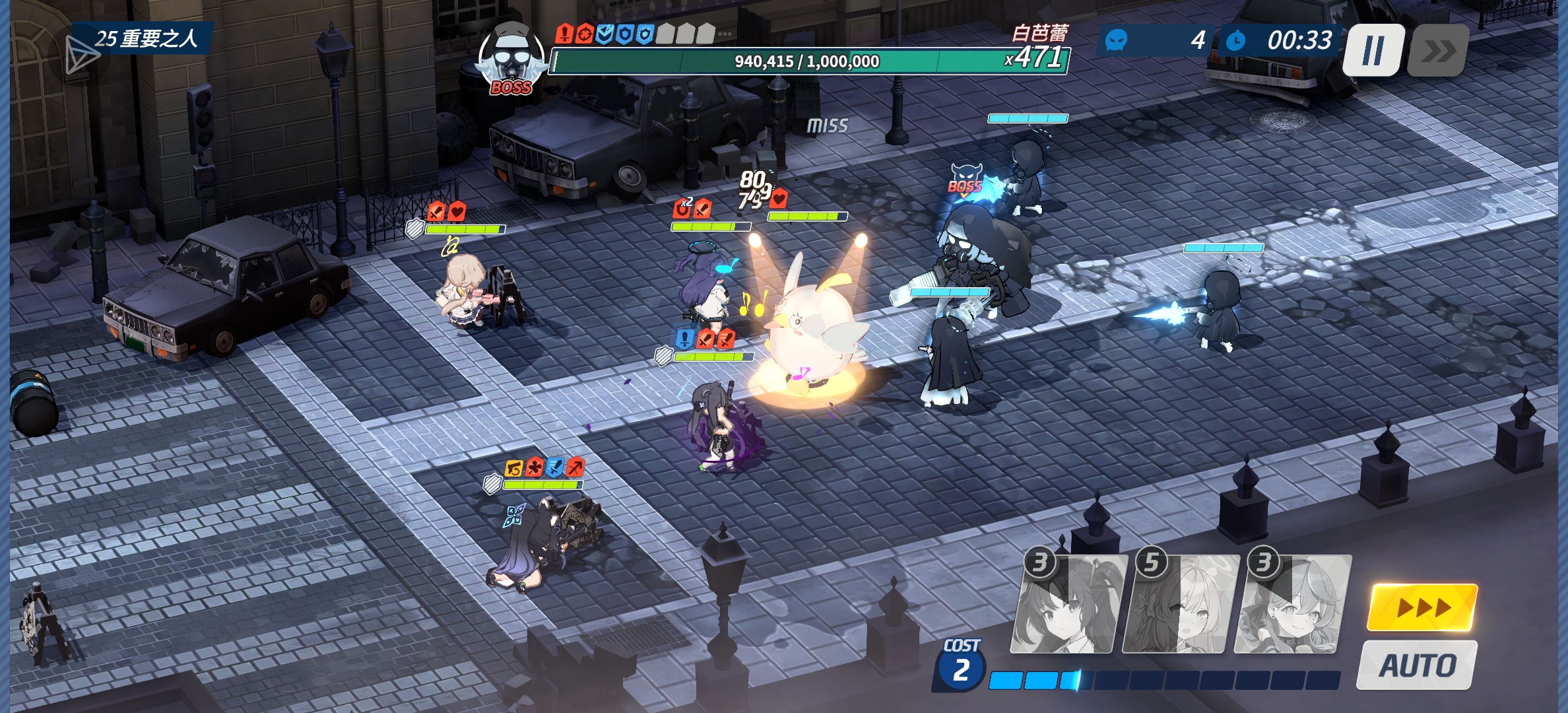Viewport: 1568px width, 713px height.
Task: Click the grey double-chevron skip button
Action: click(x=1437, y=50)
